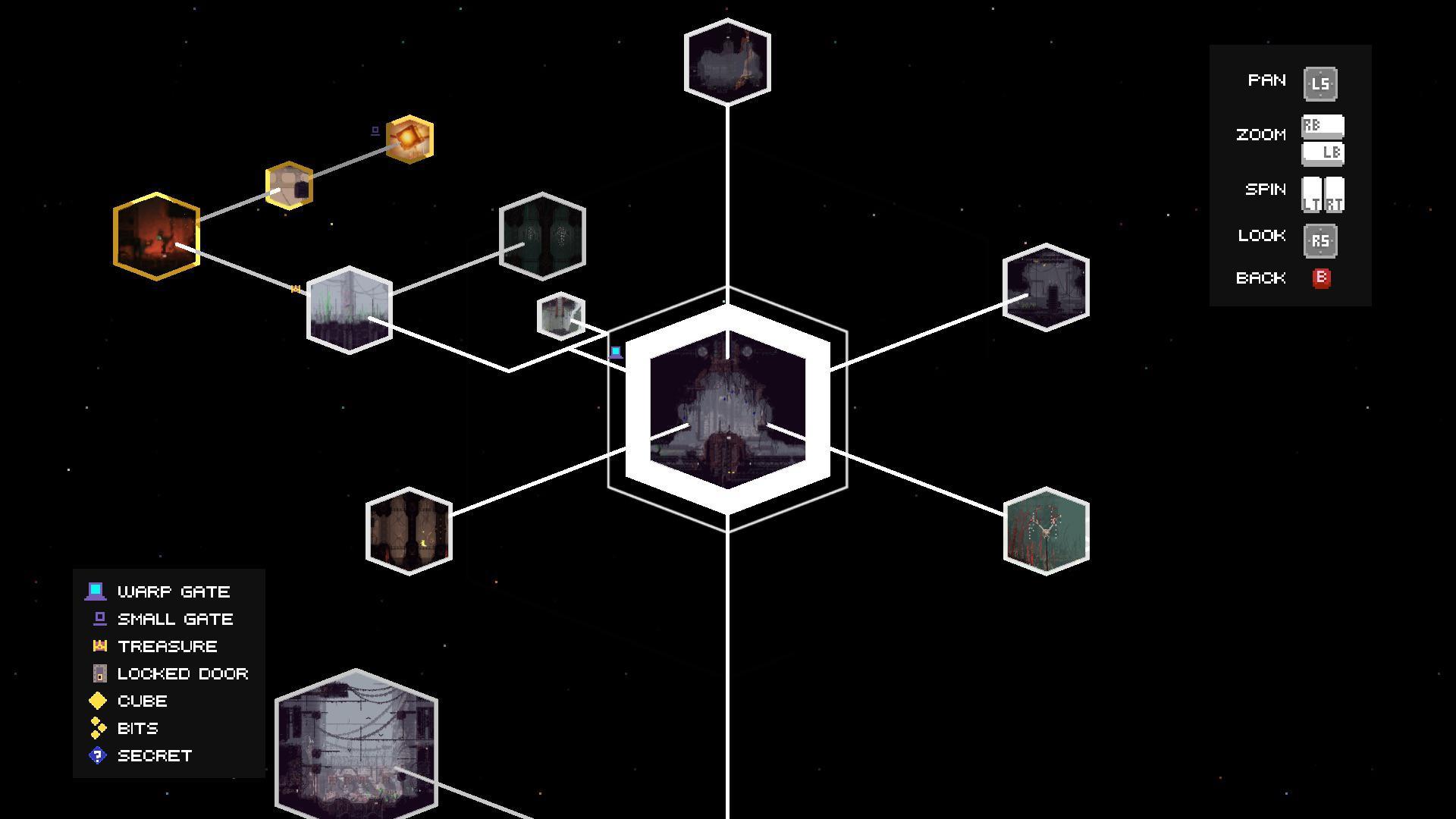The image size is (1456, 819).
Task: Open the large highlighted central hexagon room
Action: coord(726,409)
